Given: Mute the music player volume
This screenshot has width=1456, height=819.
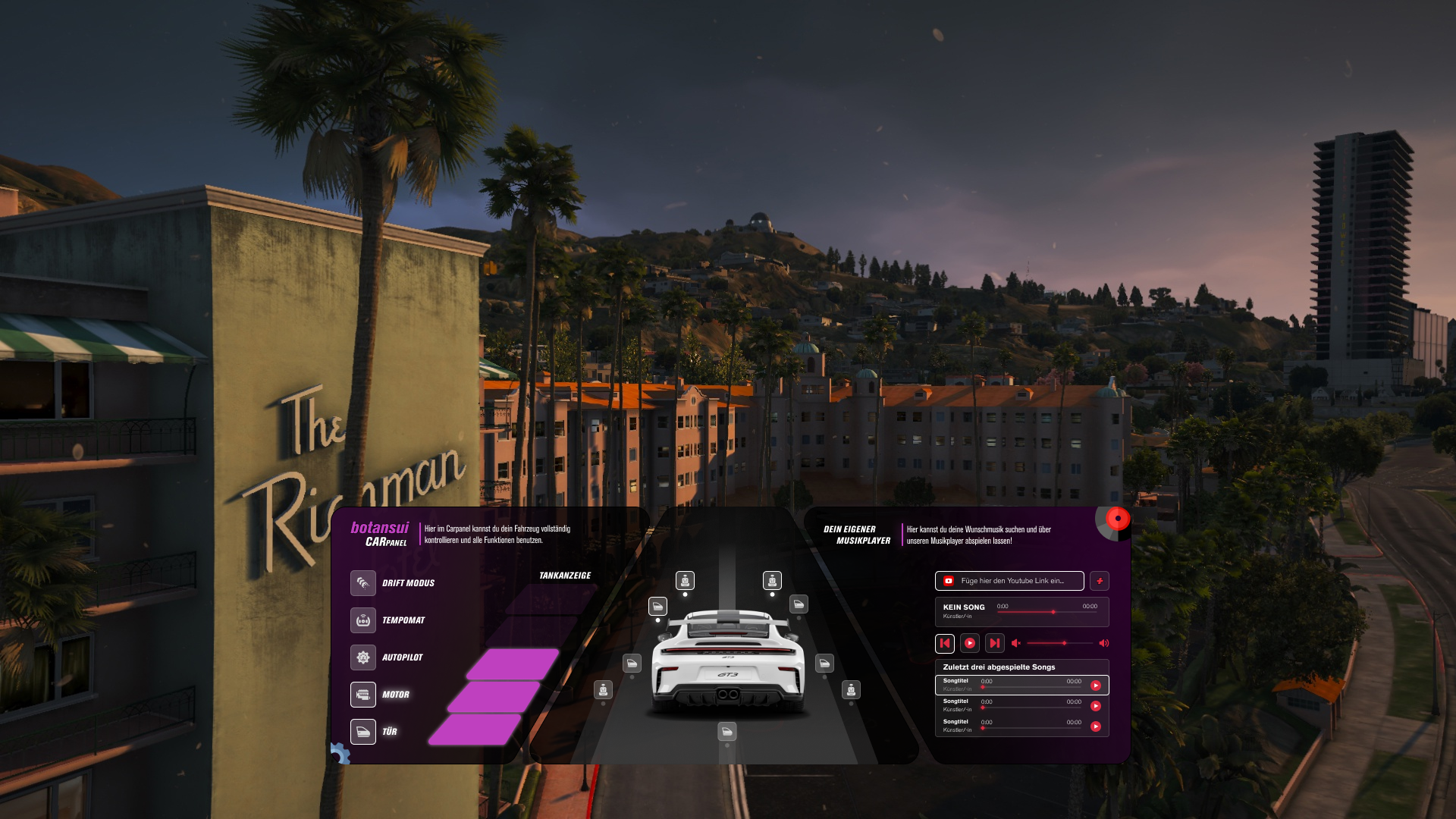Looking at the screenshot, I should pyautogui.click(x=1016, y=643).
